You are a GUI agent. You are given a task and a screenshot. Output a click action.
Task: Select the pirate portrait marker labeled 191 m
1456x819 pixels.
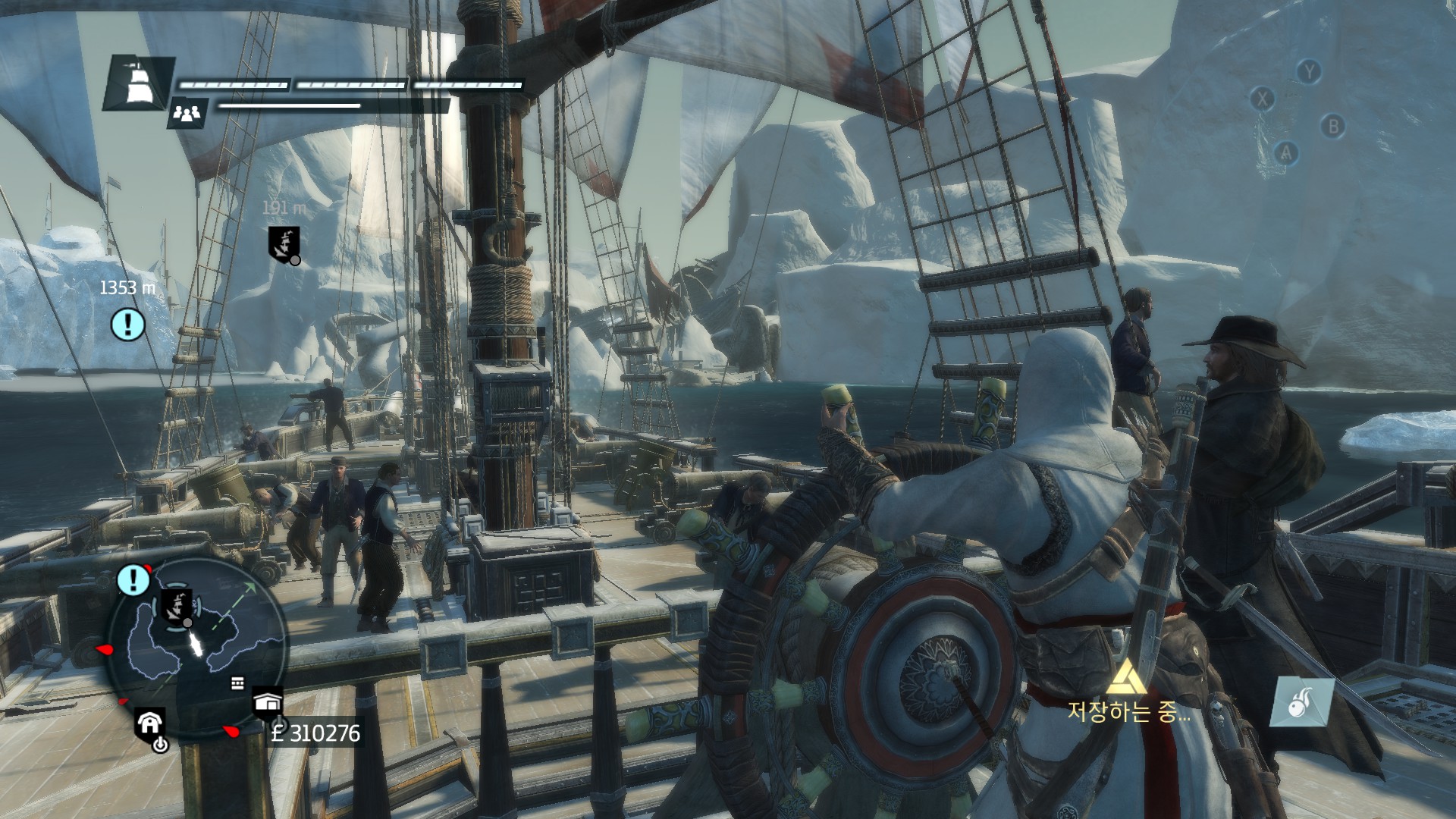point(284,244)
